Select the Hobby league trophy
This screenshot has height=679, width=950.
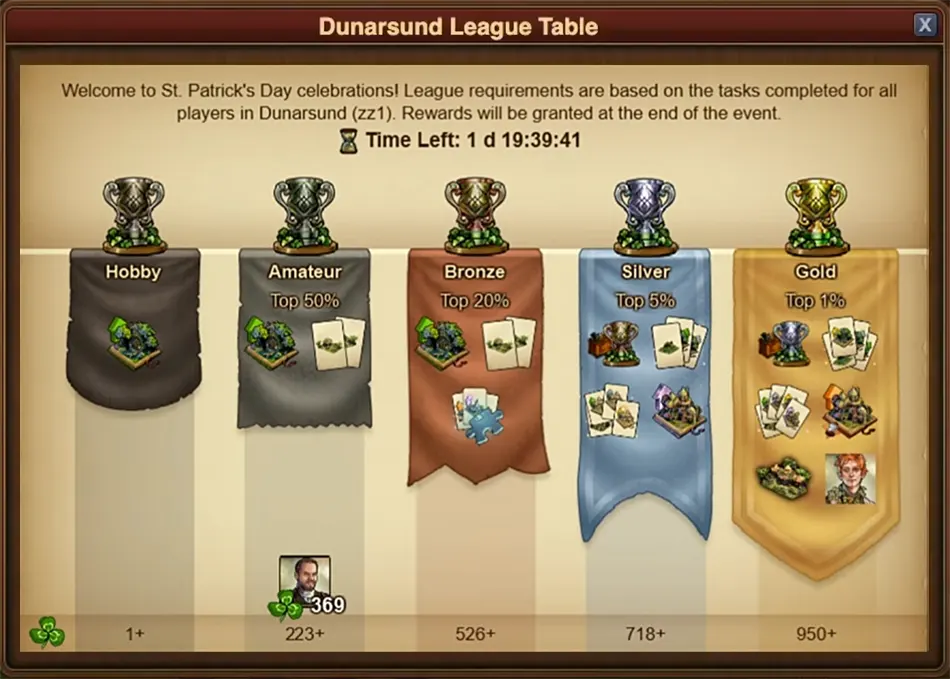point(134,214)
